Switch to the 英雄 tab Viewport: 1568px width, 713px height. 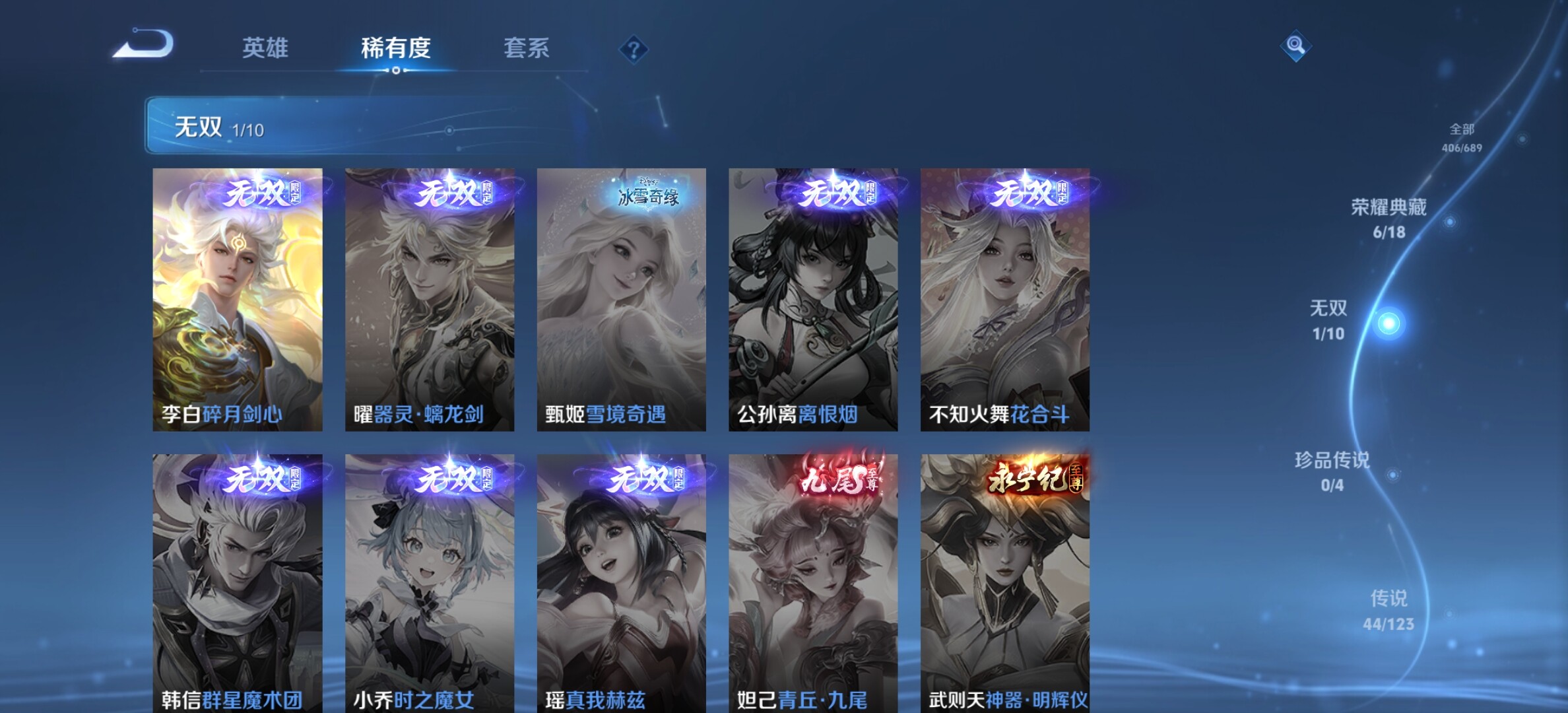(x=265, y=48)
